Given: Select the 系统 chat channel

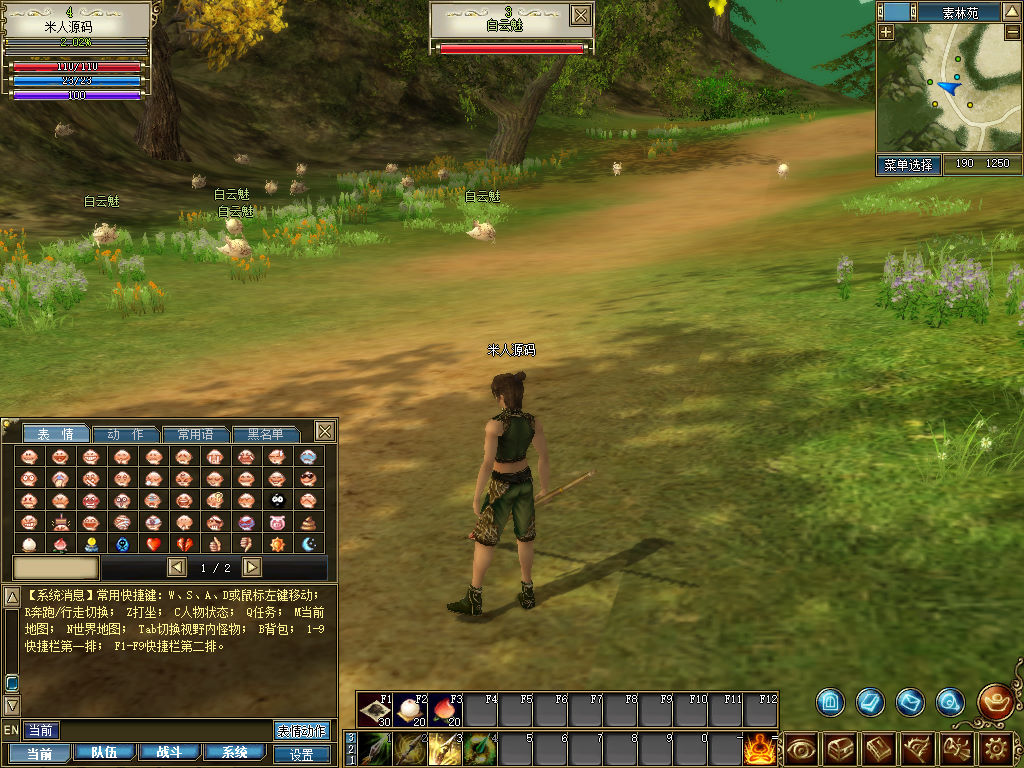Looking at the screenshot, I should point(235,753).
